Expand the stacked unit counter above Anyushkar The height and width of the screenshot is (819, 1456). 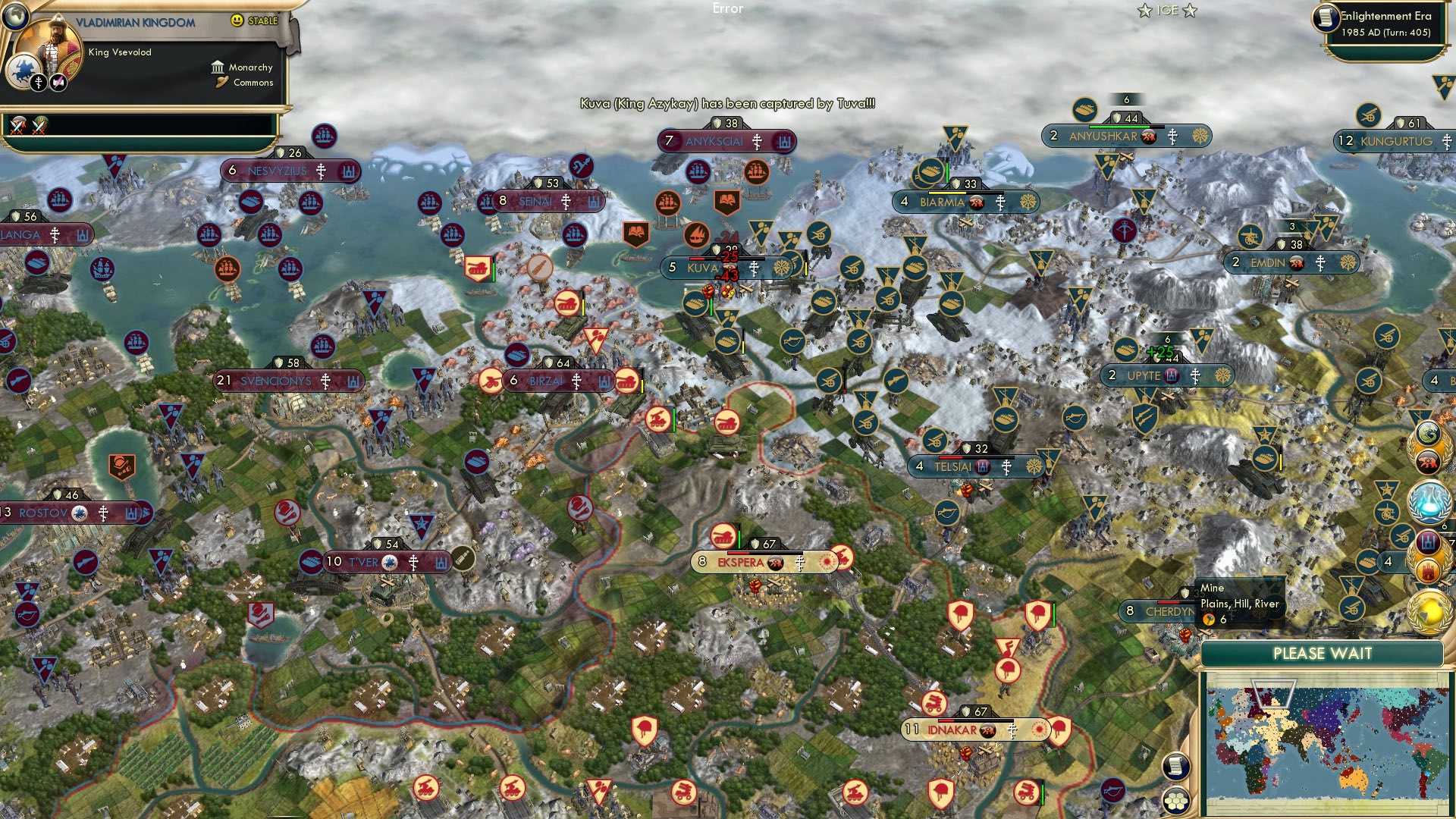coord(1126,99)
